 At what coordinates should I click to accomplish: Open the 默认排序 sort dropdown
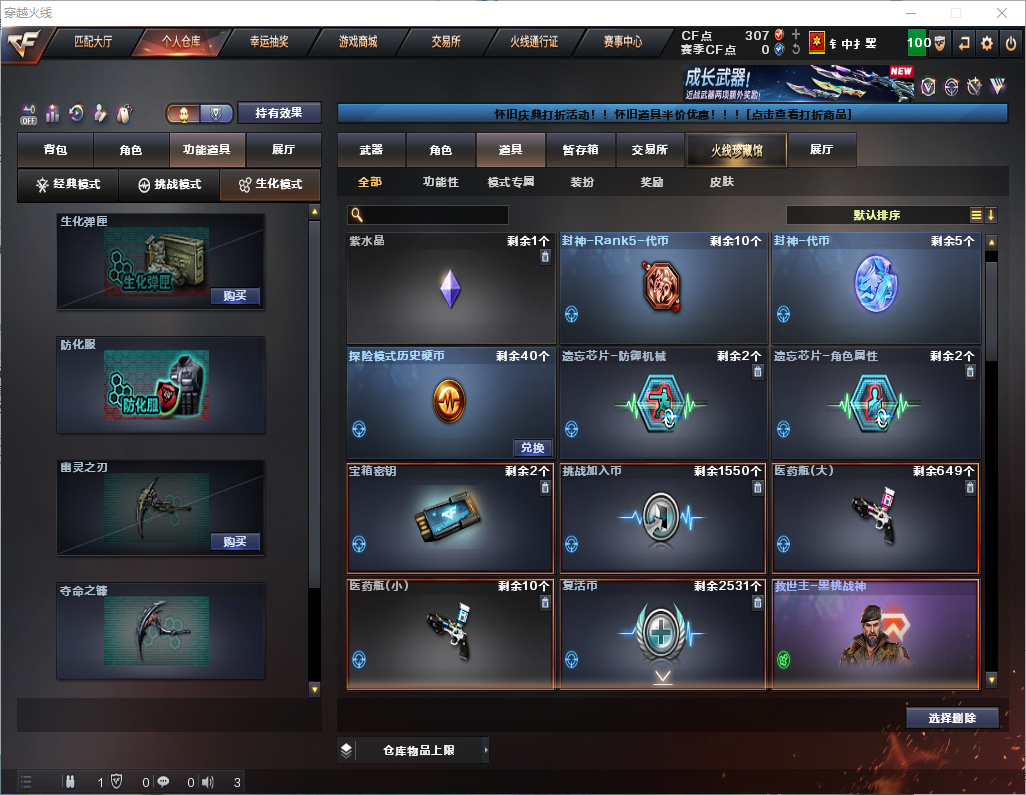click(875, 215)
